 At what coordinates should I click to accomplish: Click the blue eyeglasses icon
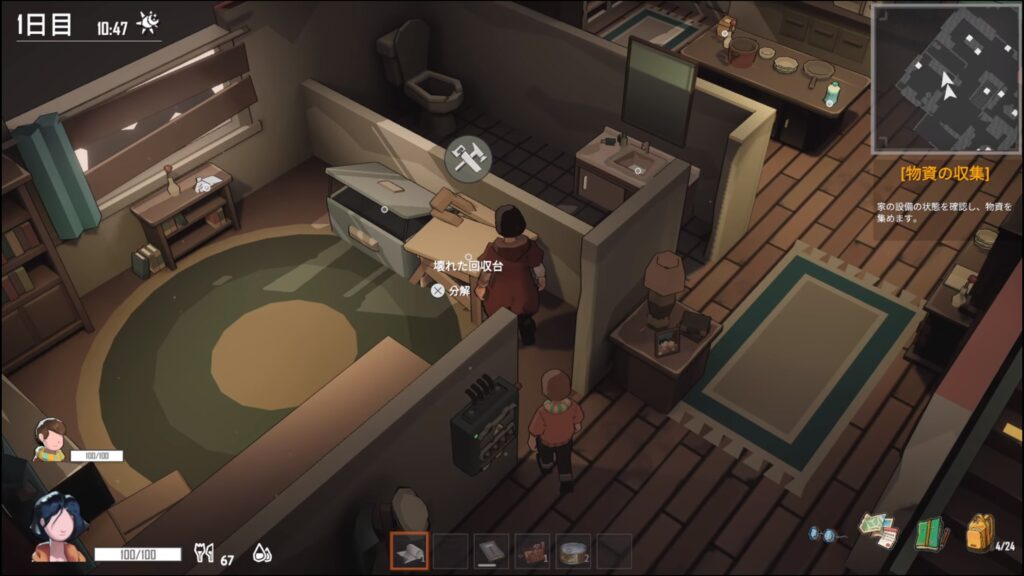tap(826, 535)
